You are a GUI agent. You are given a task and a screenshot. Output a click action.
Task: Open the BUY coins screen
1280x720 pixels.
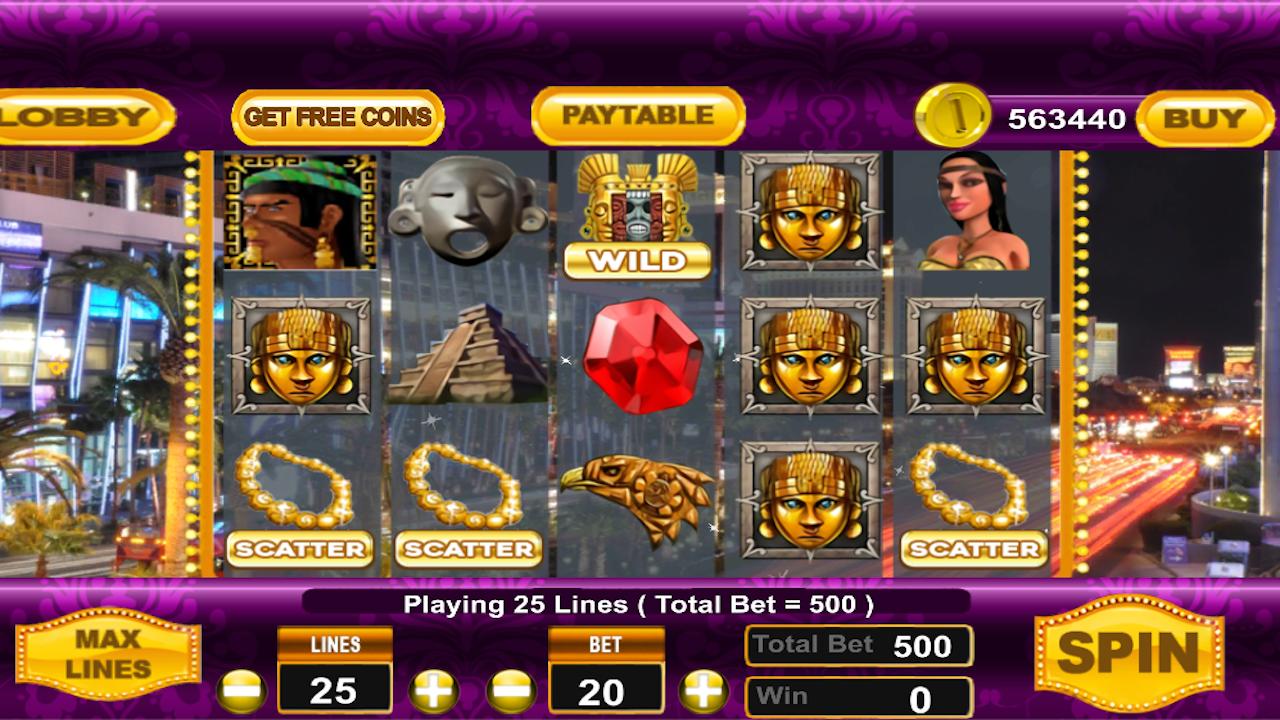(1205, 117)
